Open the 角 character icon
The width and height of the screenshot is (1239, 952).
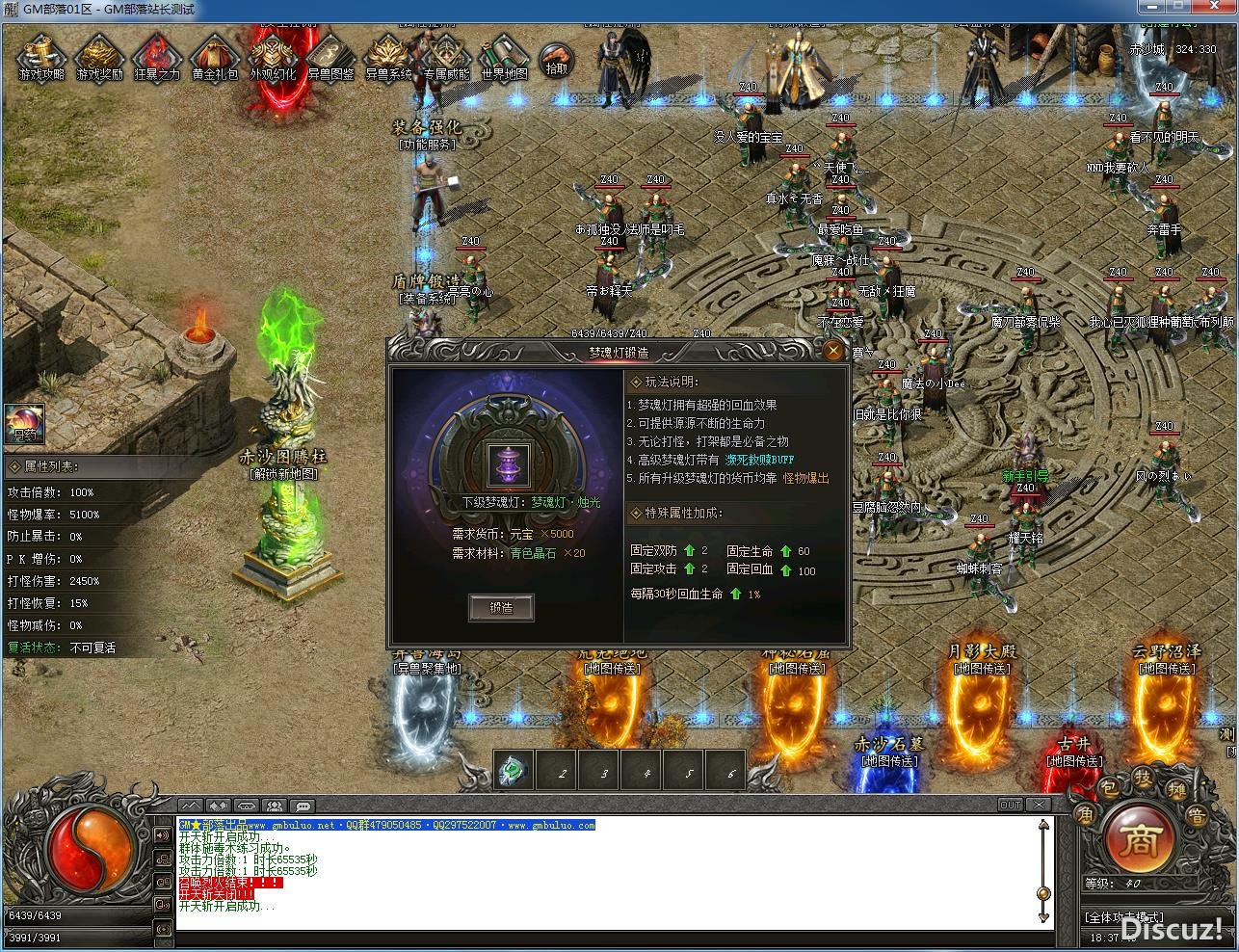tap(1086, 812)
